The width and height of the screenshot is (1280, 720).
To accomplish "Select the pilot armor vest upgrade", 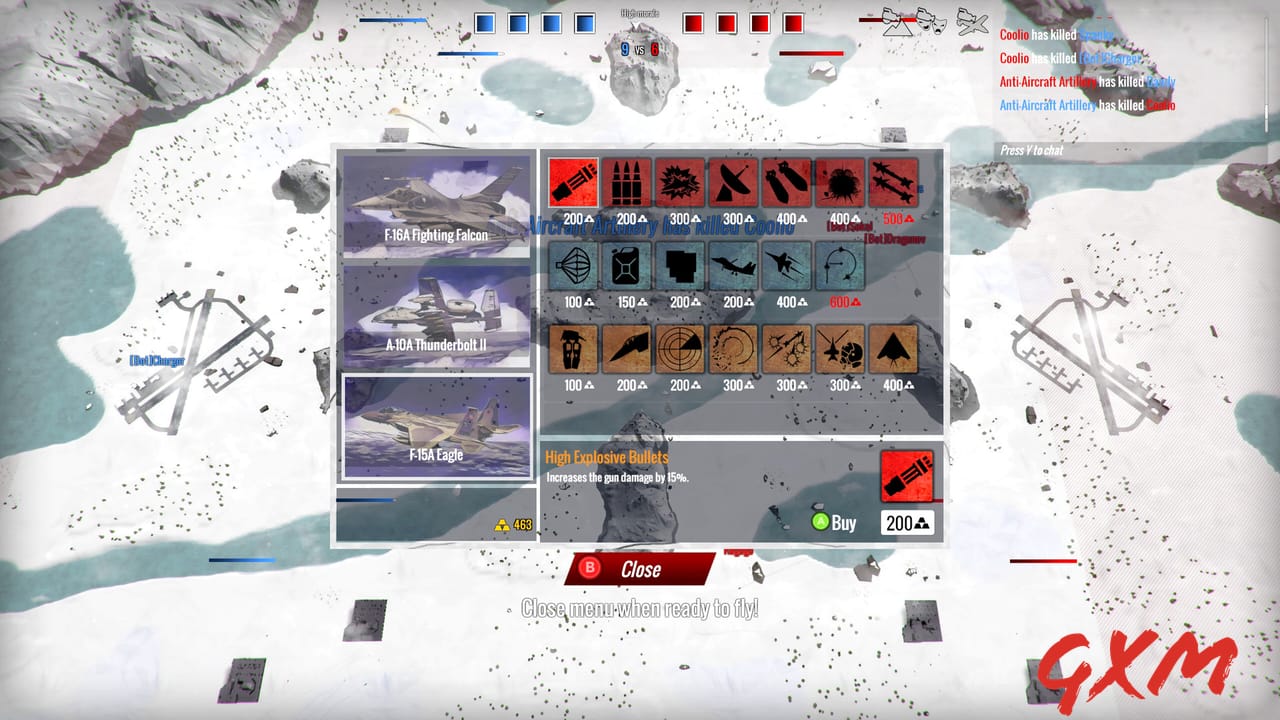I will (x=573, y=349).
